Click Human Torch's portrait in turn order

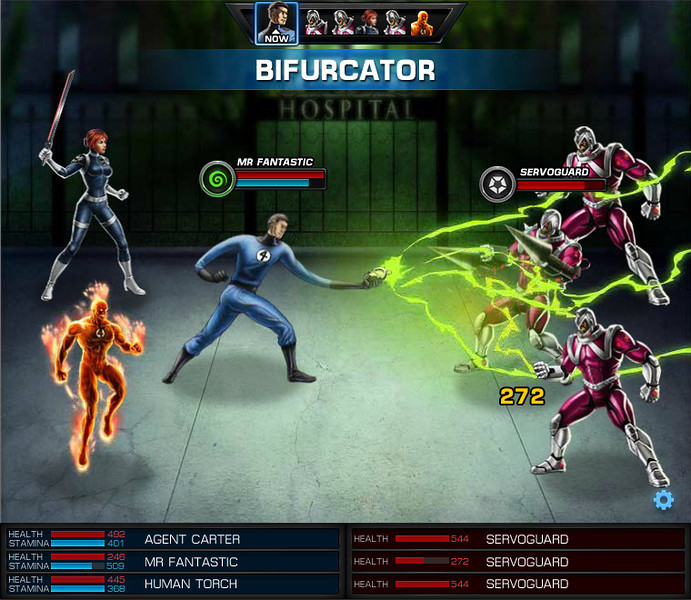click(x=422, y=23)
